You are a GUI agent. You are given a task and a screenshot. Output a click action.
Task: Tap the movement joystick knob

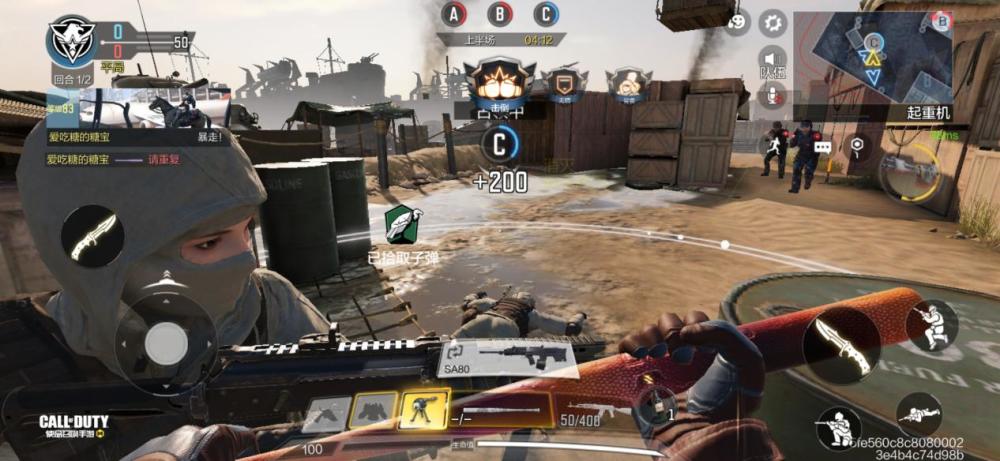(x=164, y=343)
